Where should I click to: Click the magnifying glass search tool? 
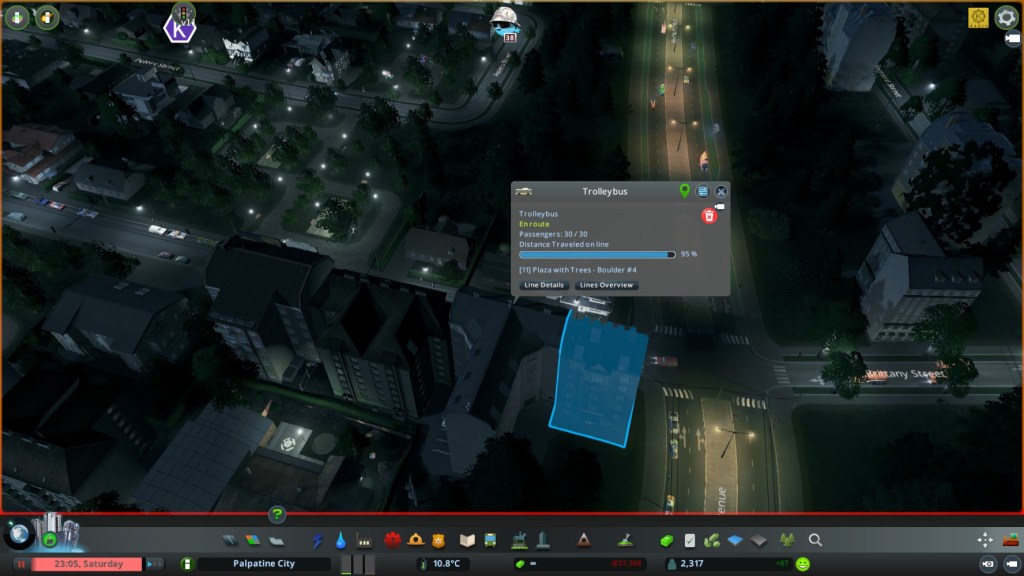point(815,540)
